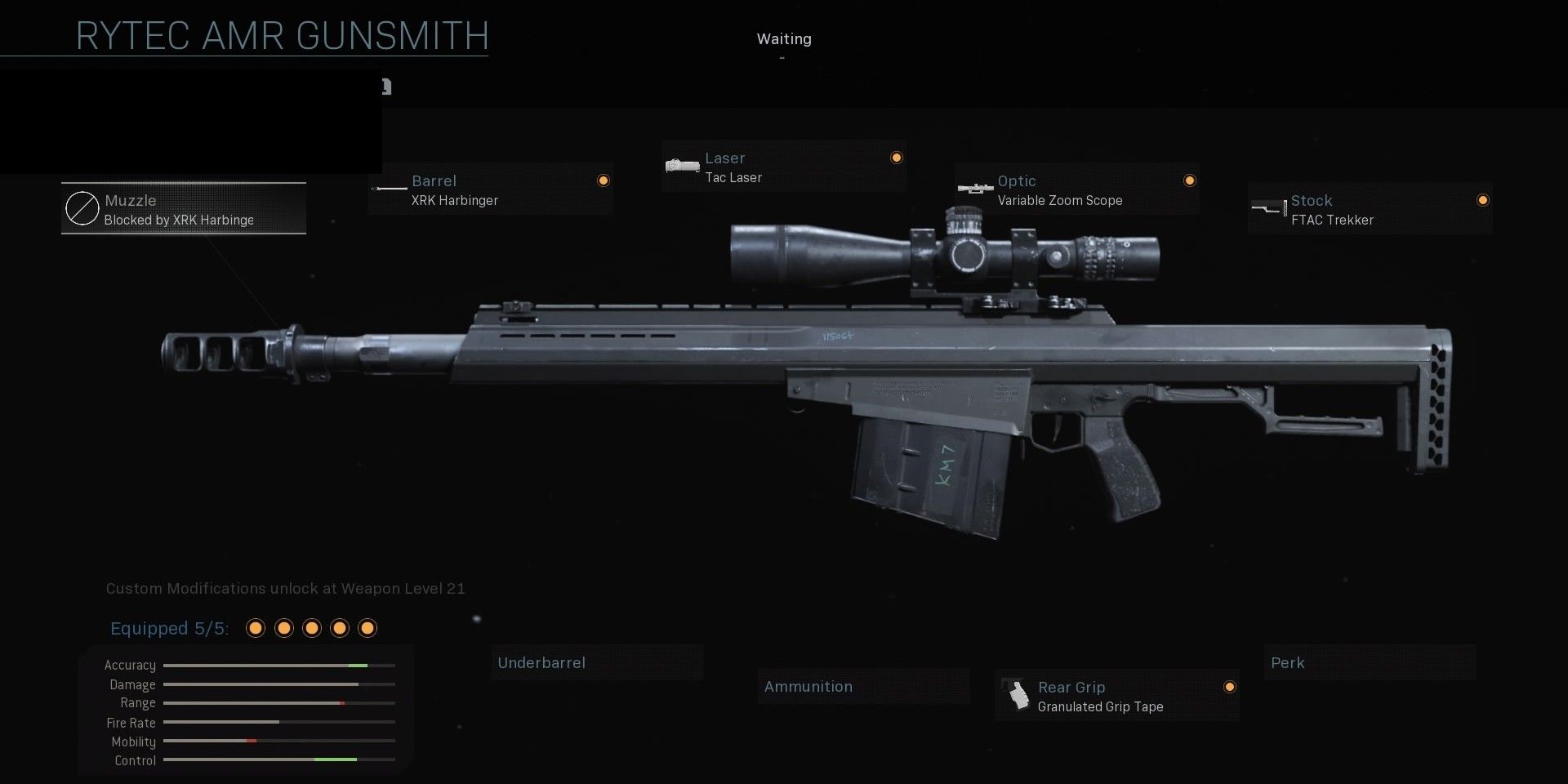Open the Ammunition attachment list

point(863,686)
